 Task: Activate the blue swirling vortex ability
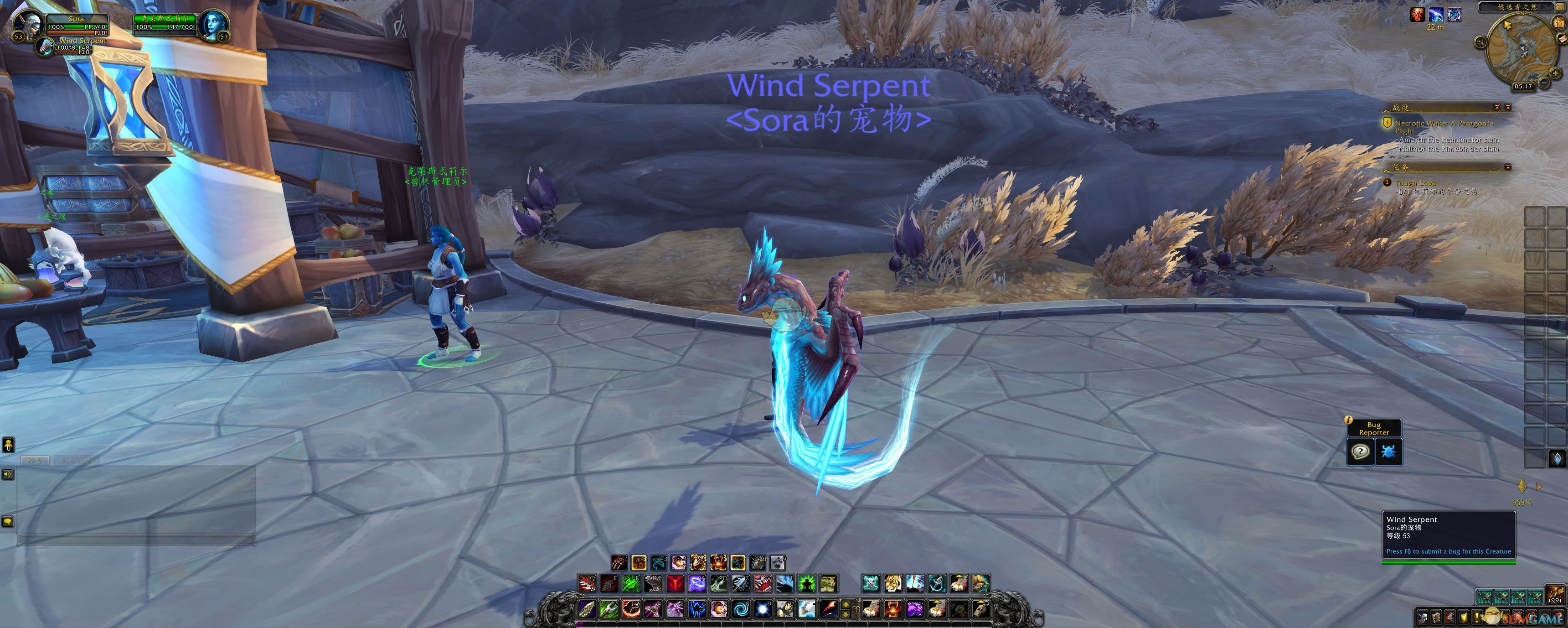coord(741,608)
